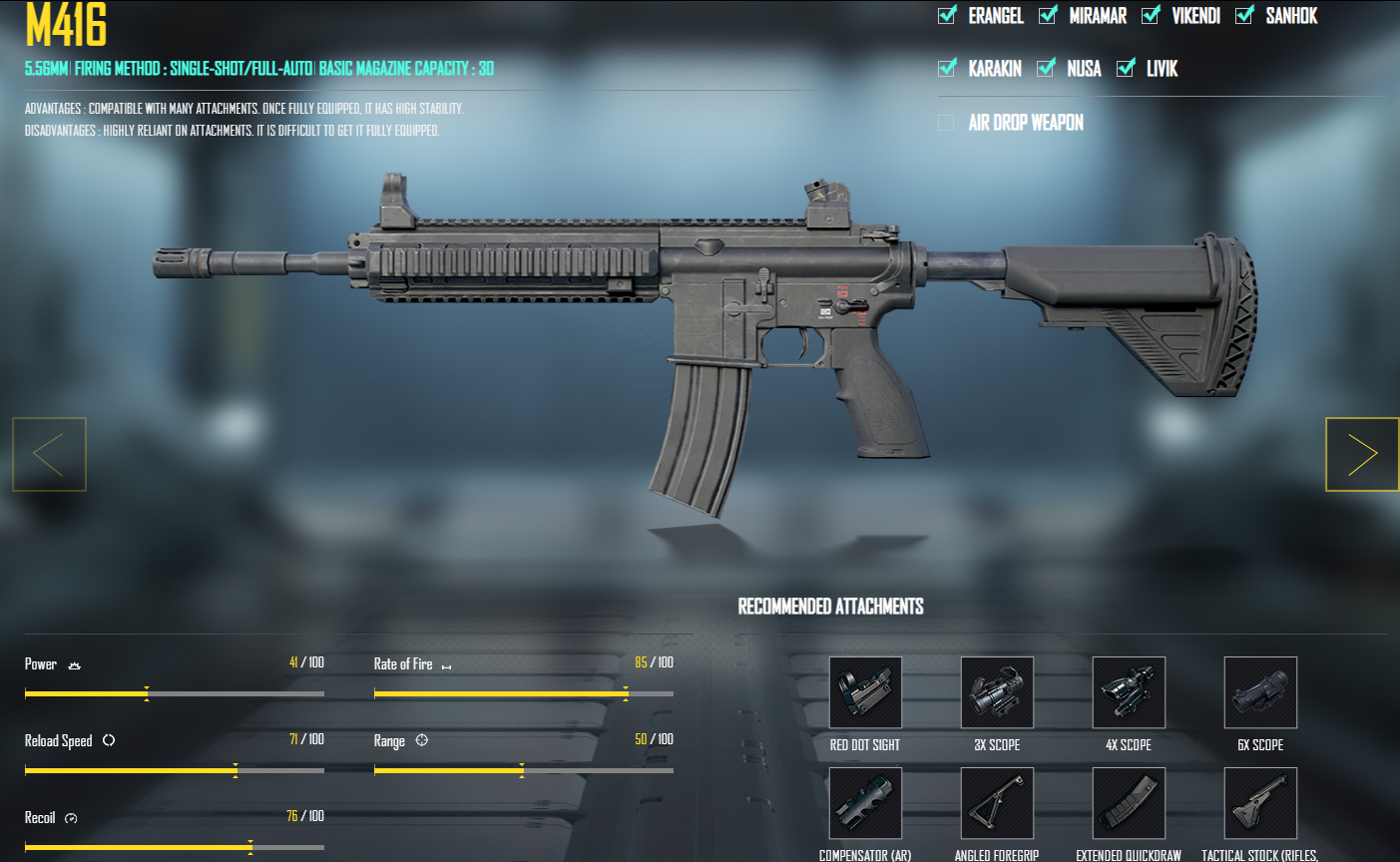1400x862 pixels.
Task: Select the 4X Scope attachment
Action: tap(1128, 692)
